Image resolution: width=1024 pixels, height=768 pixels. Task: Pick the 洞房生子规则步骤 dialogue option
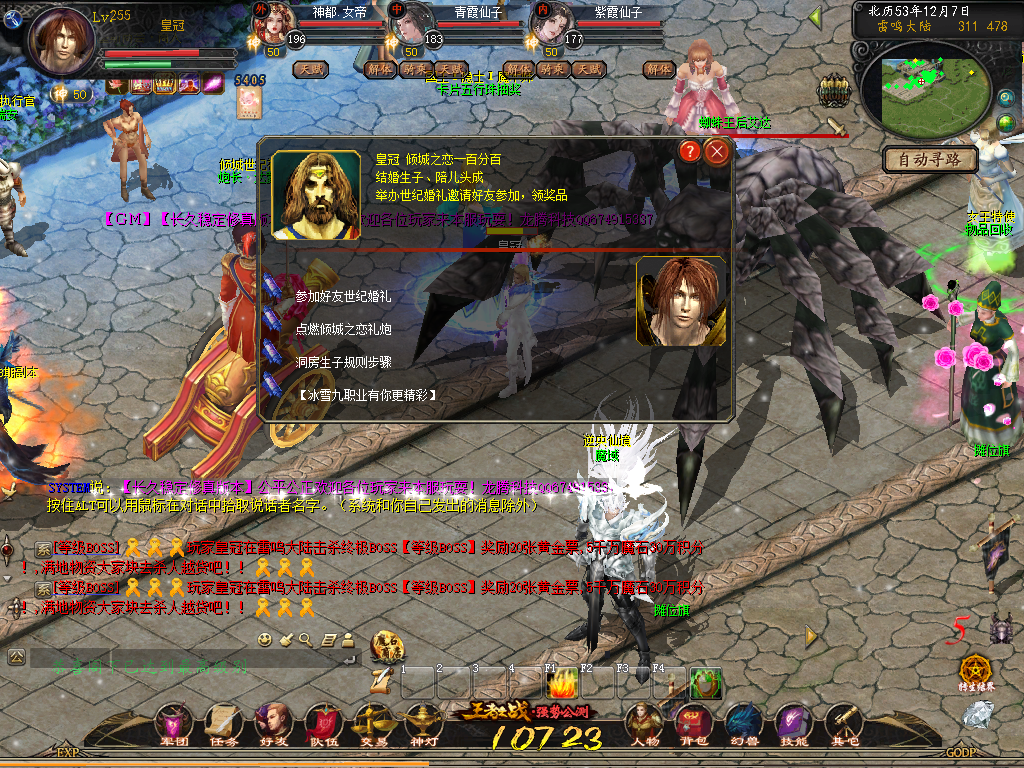343,361
